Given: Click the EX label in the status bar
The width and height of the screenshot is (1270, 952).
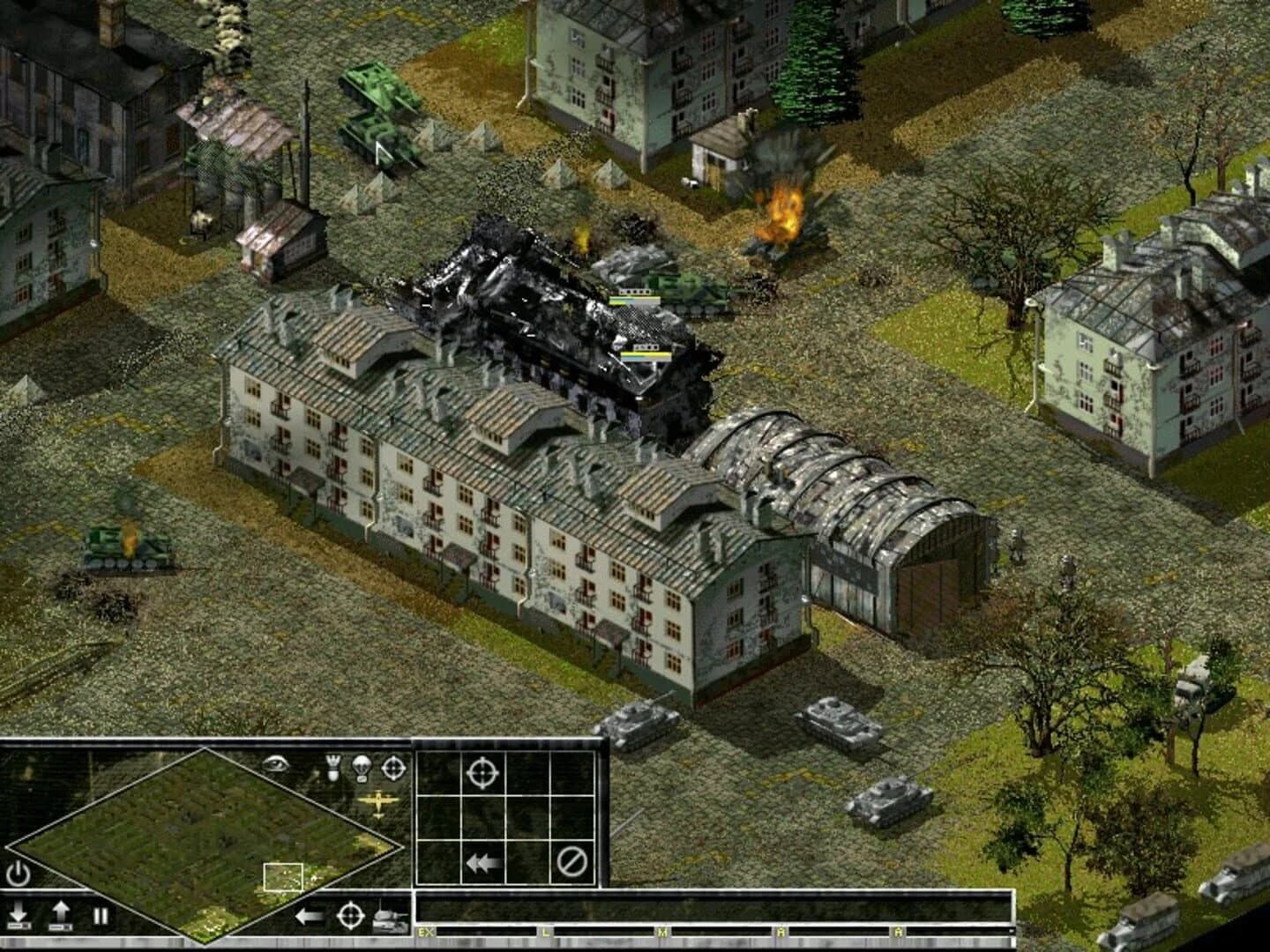Looking at the screenshot, I should click(x=426, y=931).
